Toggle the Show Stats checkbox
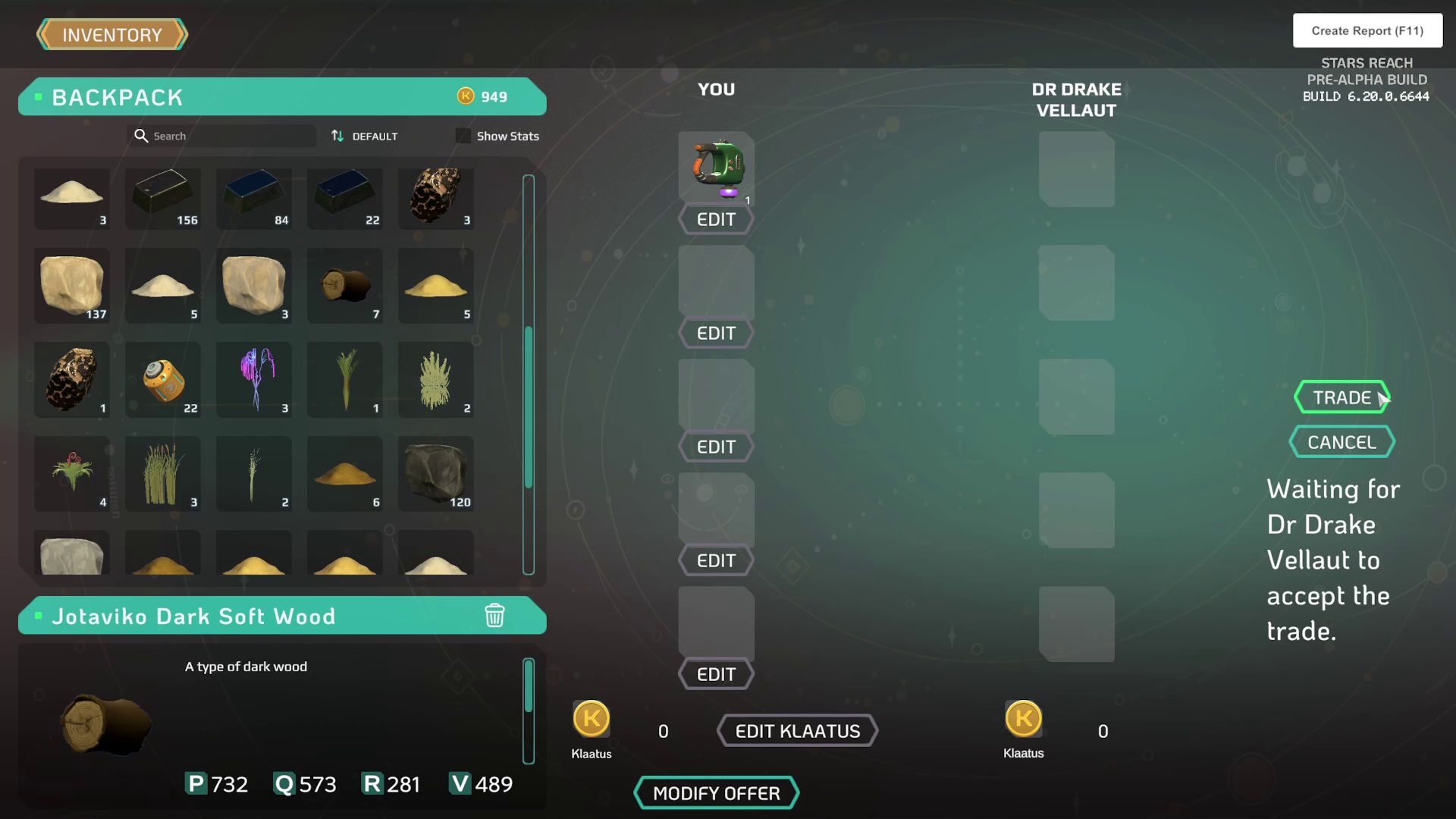This screenshot has width=1456, height=819. (x=463, y=136)
